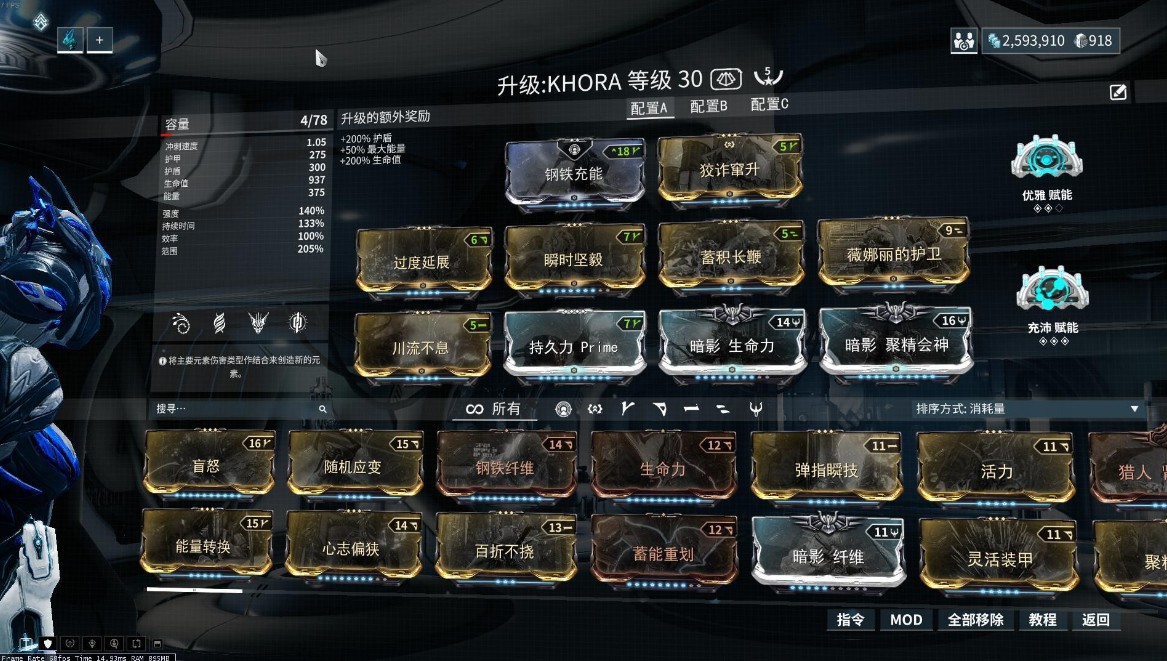Select the 配置C loadout tab

point(769,104)
